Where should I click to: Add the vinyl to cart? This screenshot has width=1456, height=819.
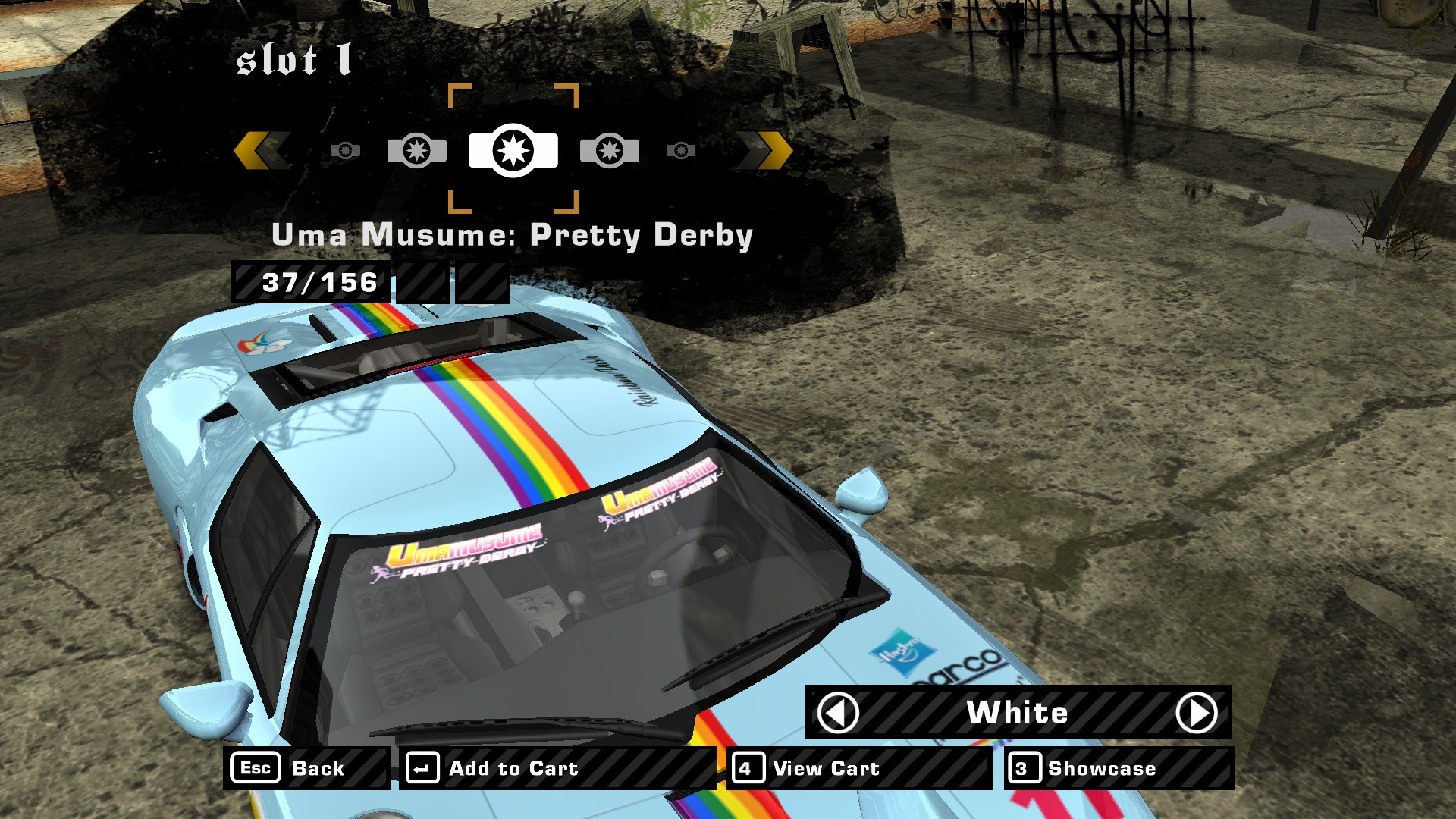[557, 768]
